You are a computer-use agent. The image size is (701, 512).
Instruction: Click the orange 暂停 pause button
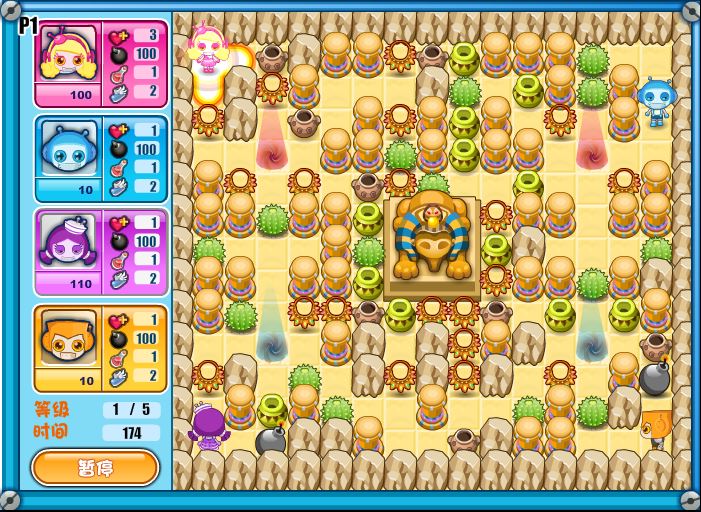coord(95,467)
